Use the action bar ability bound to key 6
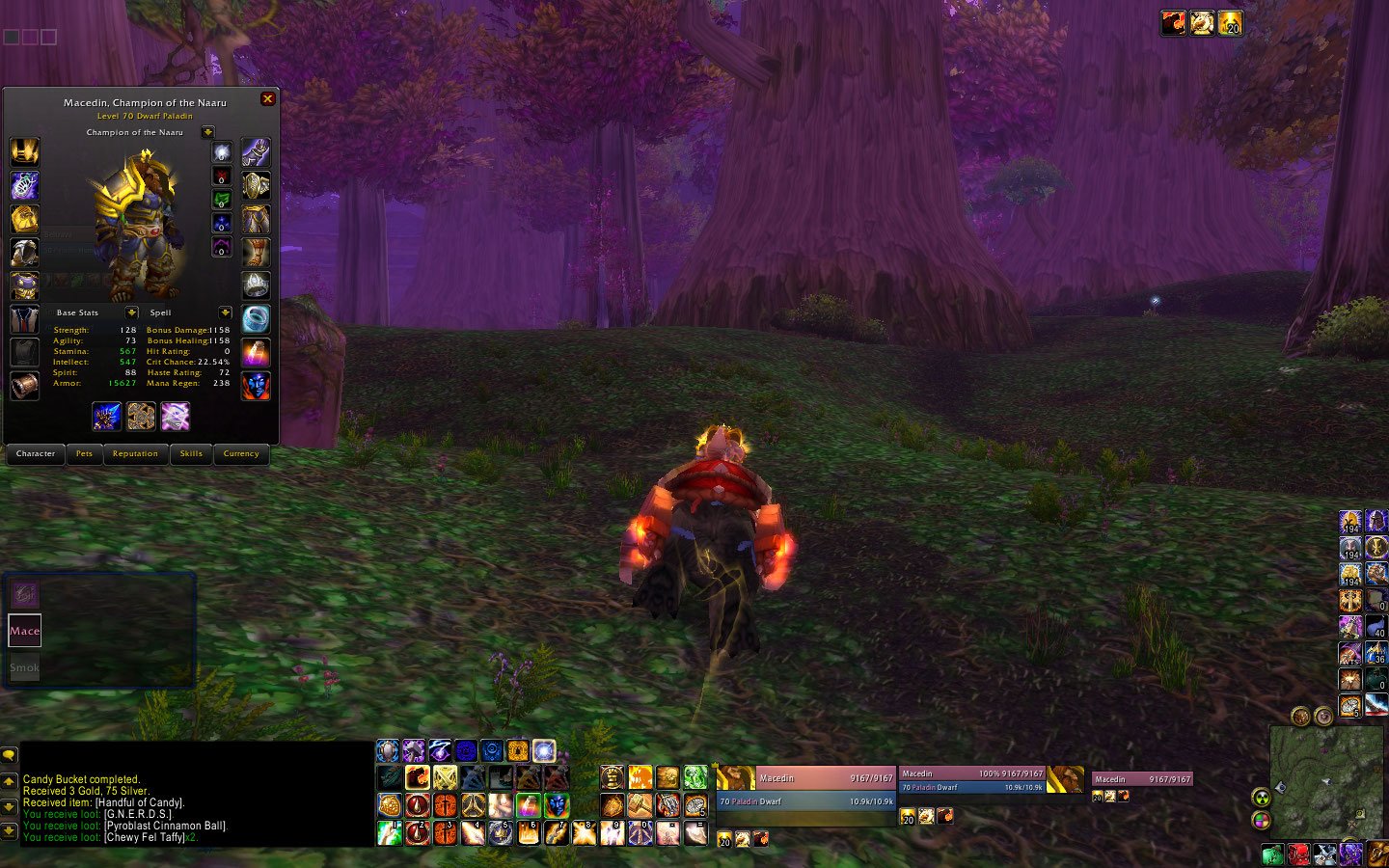The height and width of the screenshot is (868, 1389). [x=529, y=832]
